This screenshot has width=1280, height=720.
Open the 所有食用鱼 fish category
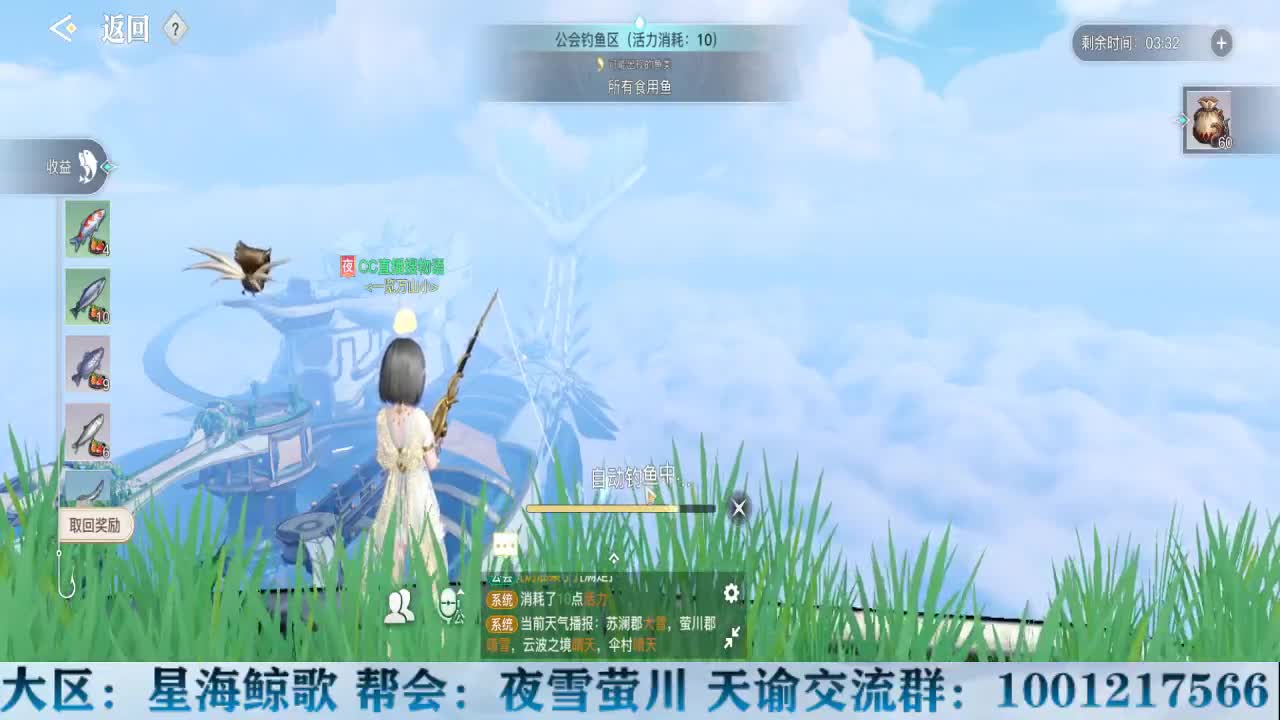(x=639, y=86)
